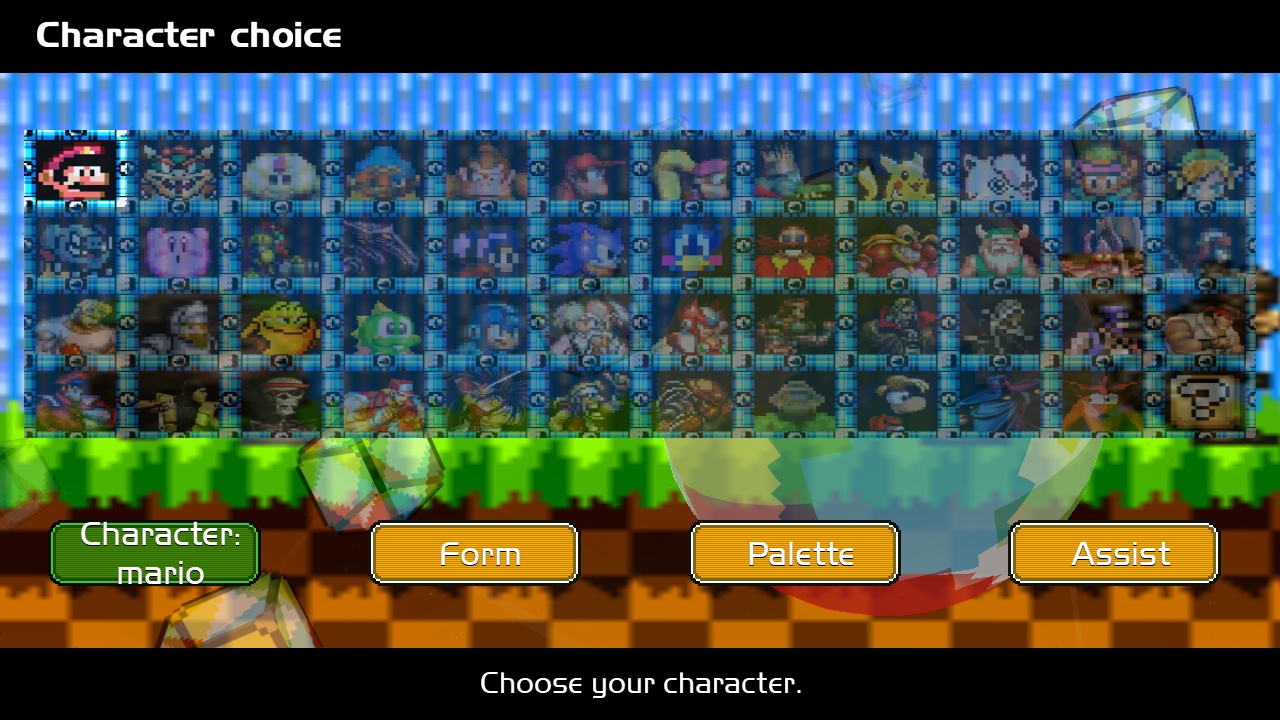
Task: Select the Mario character portrait
Action: (x=76, y=169)
